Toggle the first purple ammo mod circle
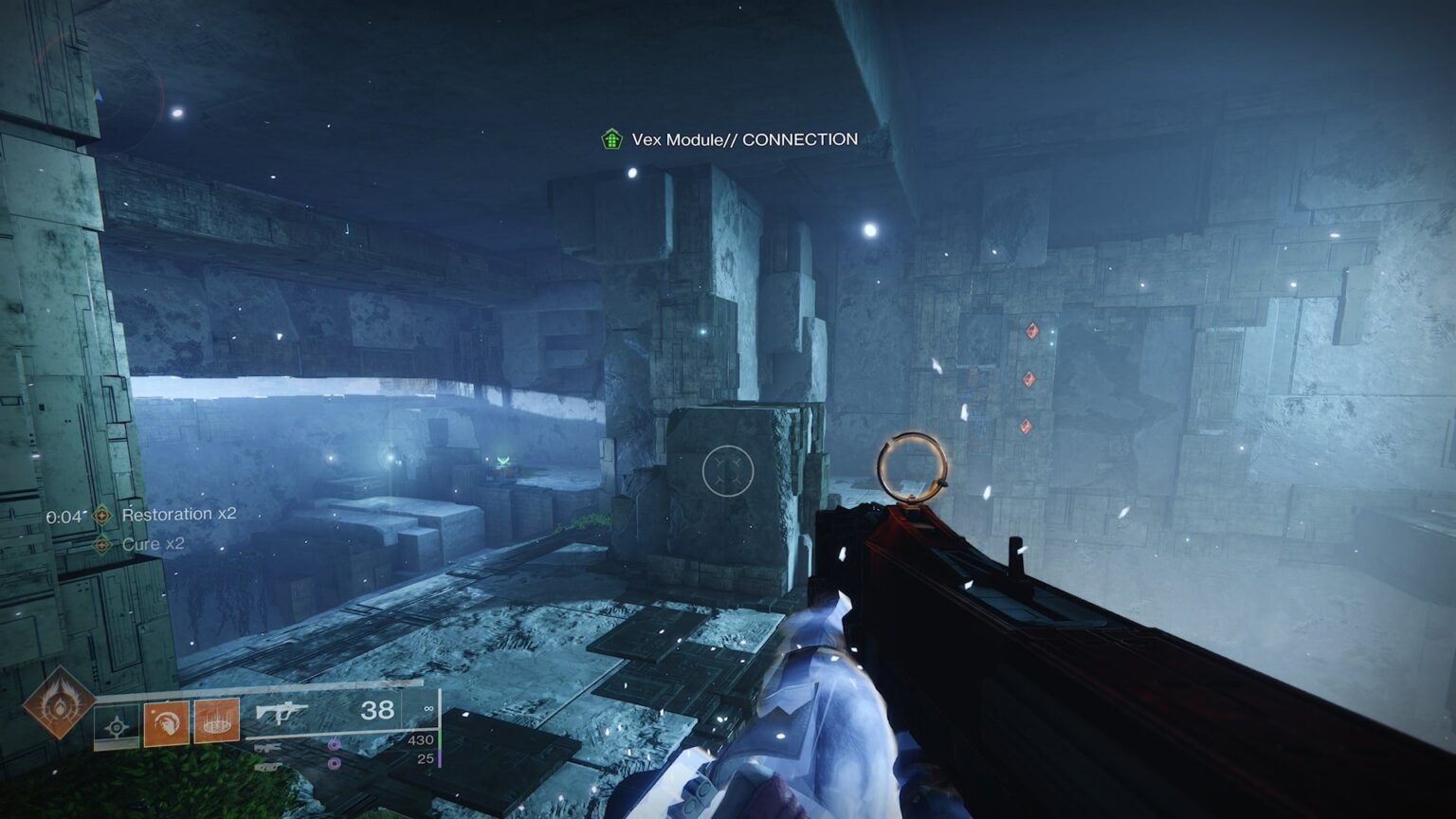 point(335,744)
